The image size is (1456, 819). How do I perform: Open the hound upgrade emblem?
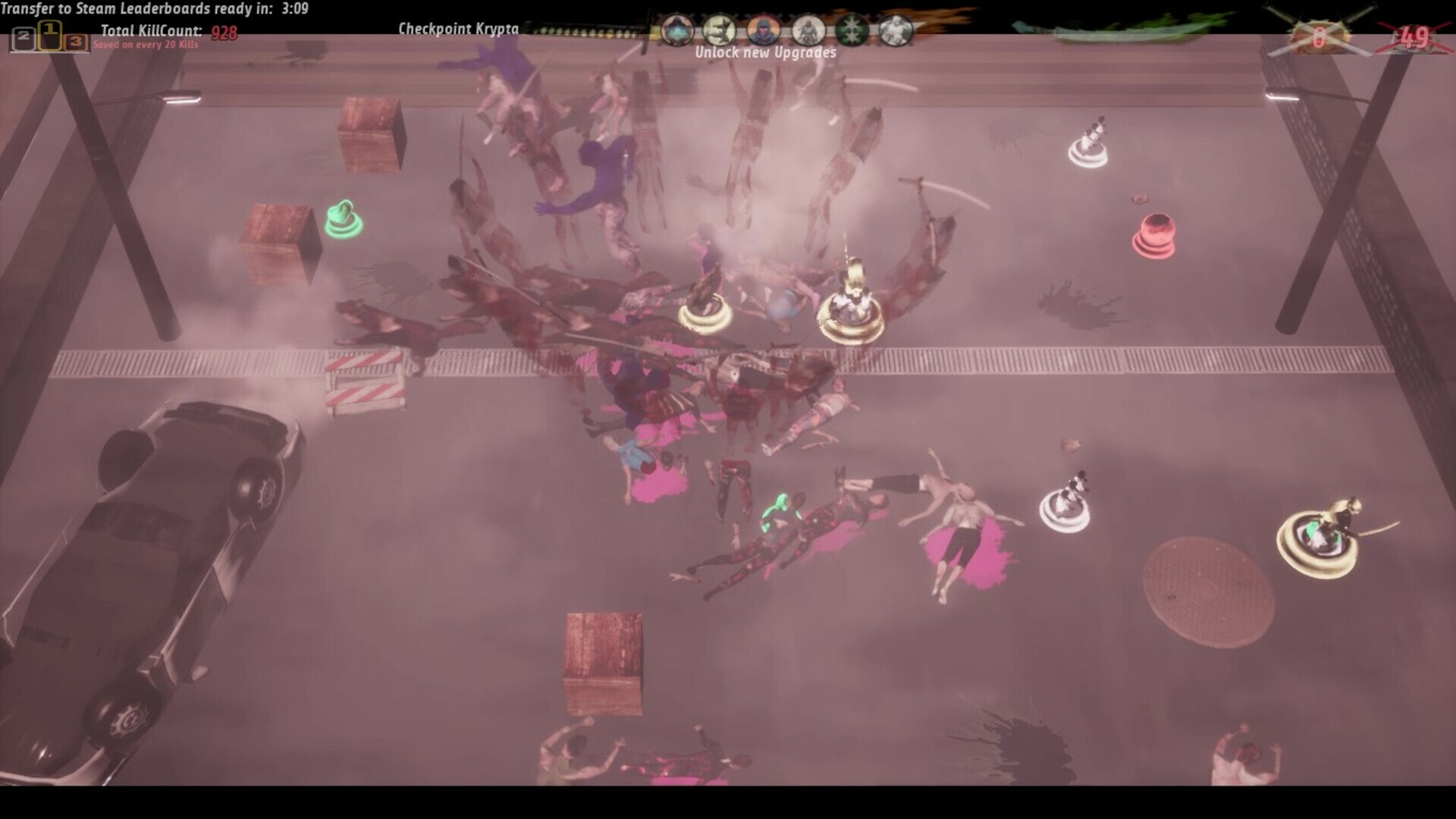pyautogui.click(x=720, y=30)
